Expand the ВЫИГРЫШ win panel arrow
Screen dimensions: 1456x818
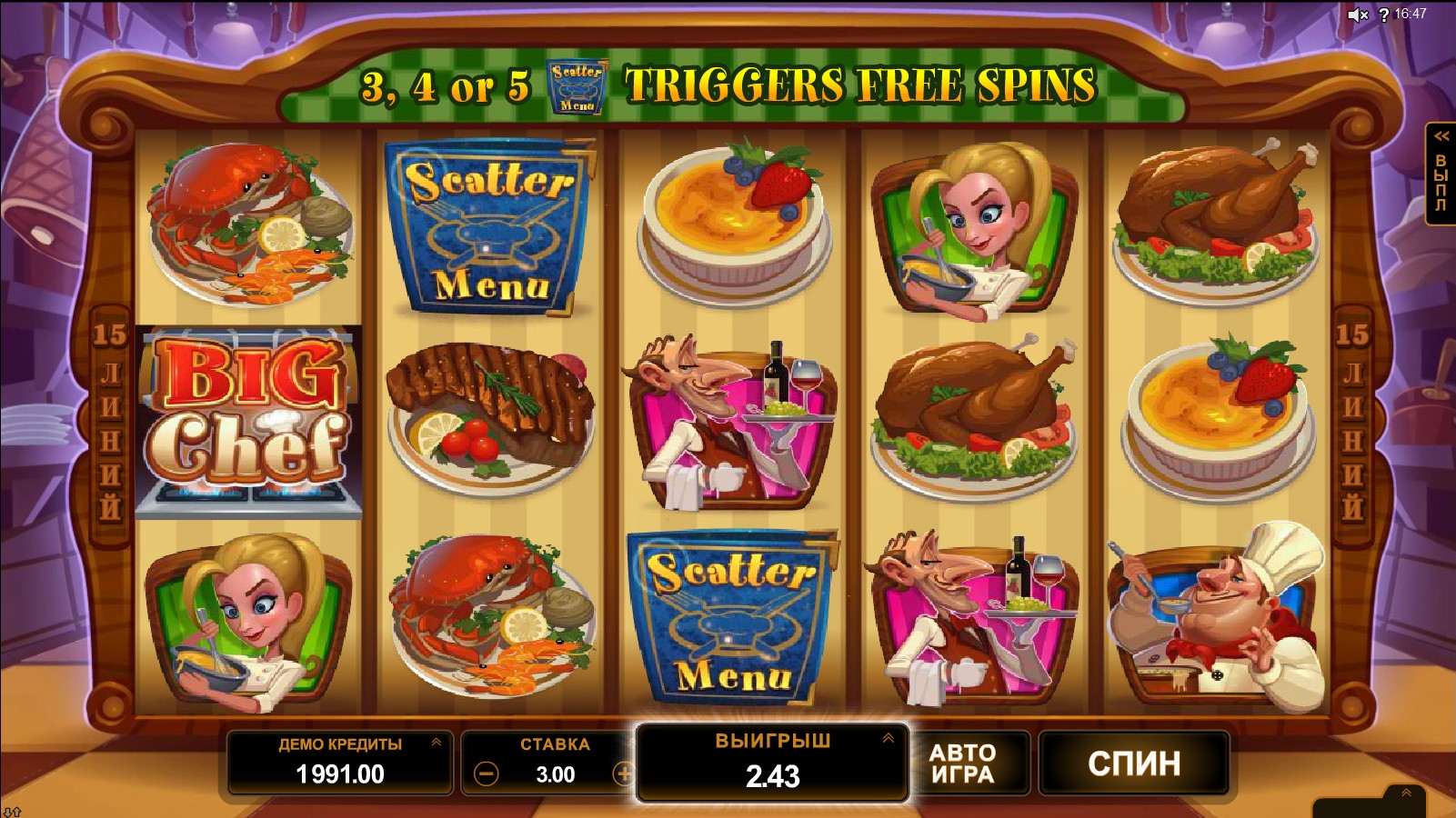(x=888, y=739)
